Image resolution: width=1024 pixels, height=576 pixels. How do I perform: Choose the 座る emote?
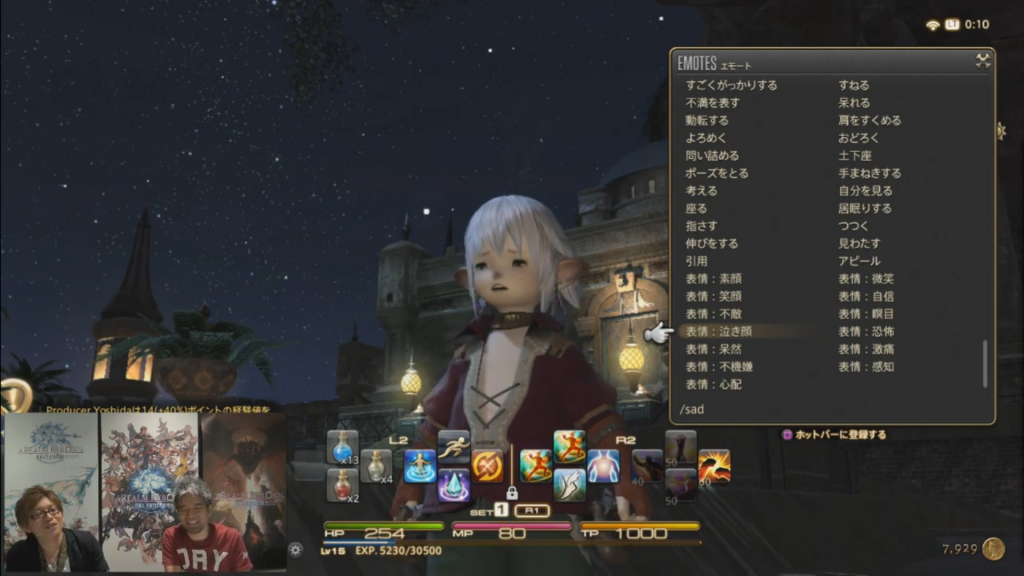click(x=697, y=208)
